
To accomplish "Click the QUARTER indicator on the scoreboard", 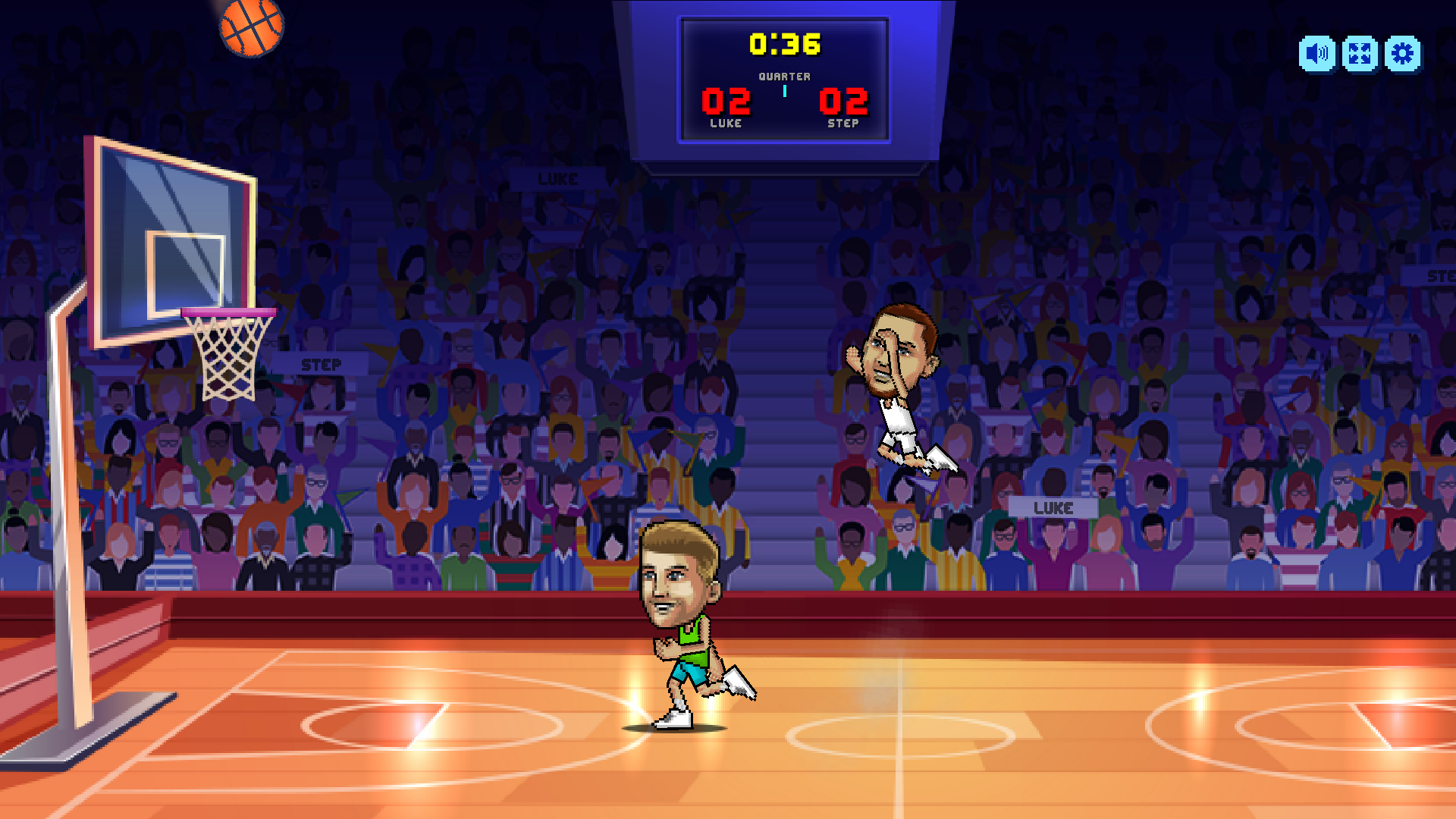I will [786, 76].
